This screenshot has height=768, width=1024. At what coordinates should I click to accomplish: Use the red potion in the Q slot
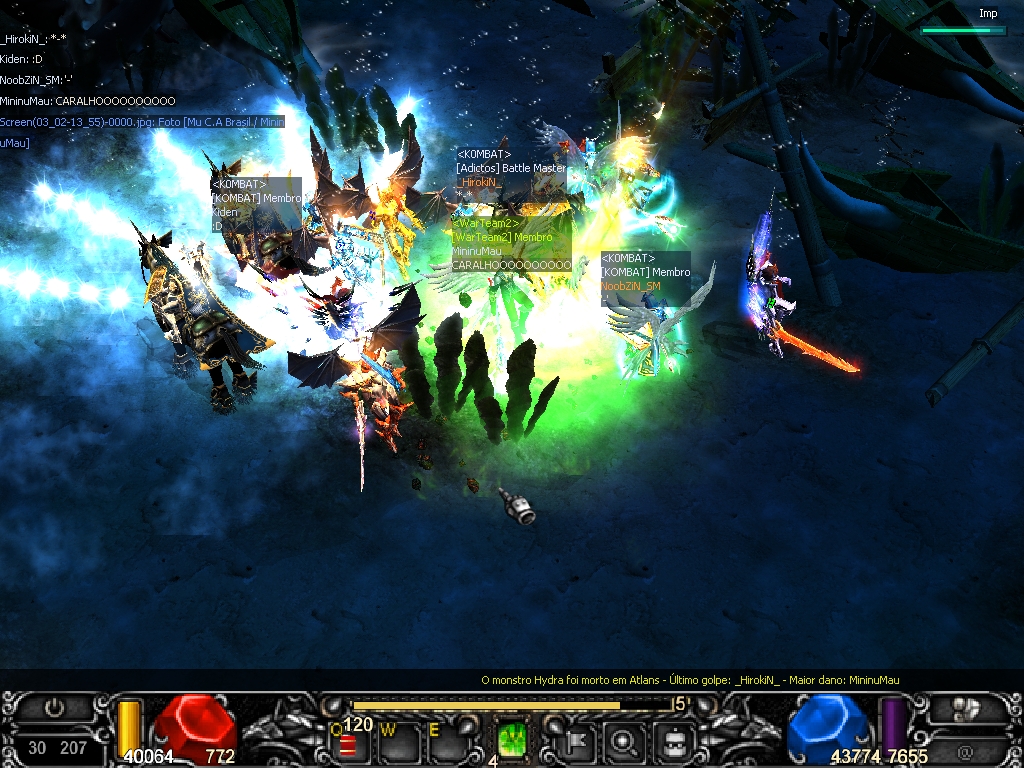(348, 745)
